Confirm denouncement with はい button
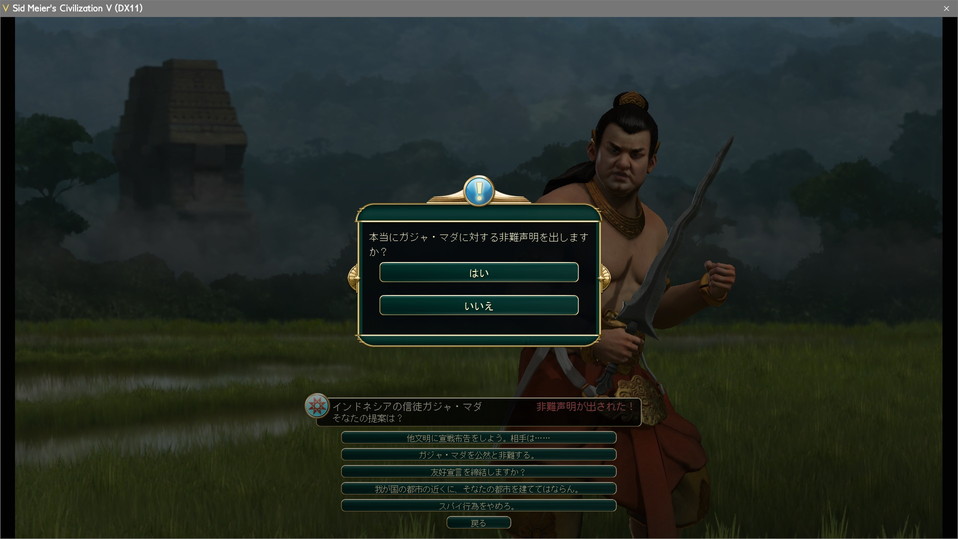Screen dimensions: 958x539 [478, 272]
